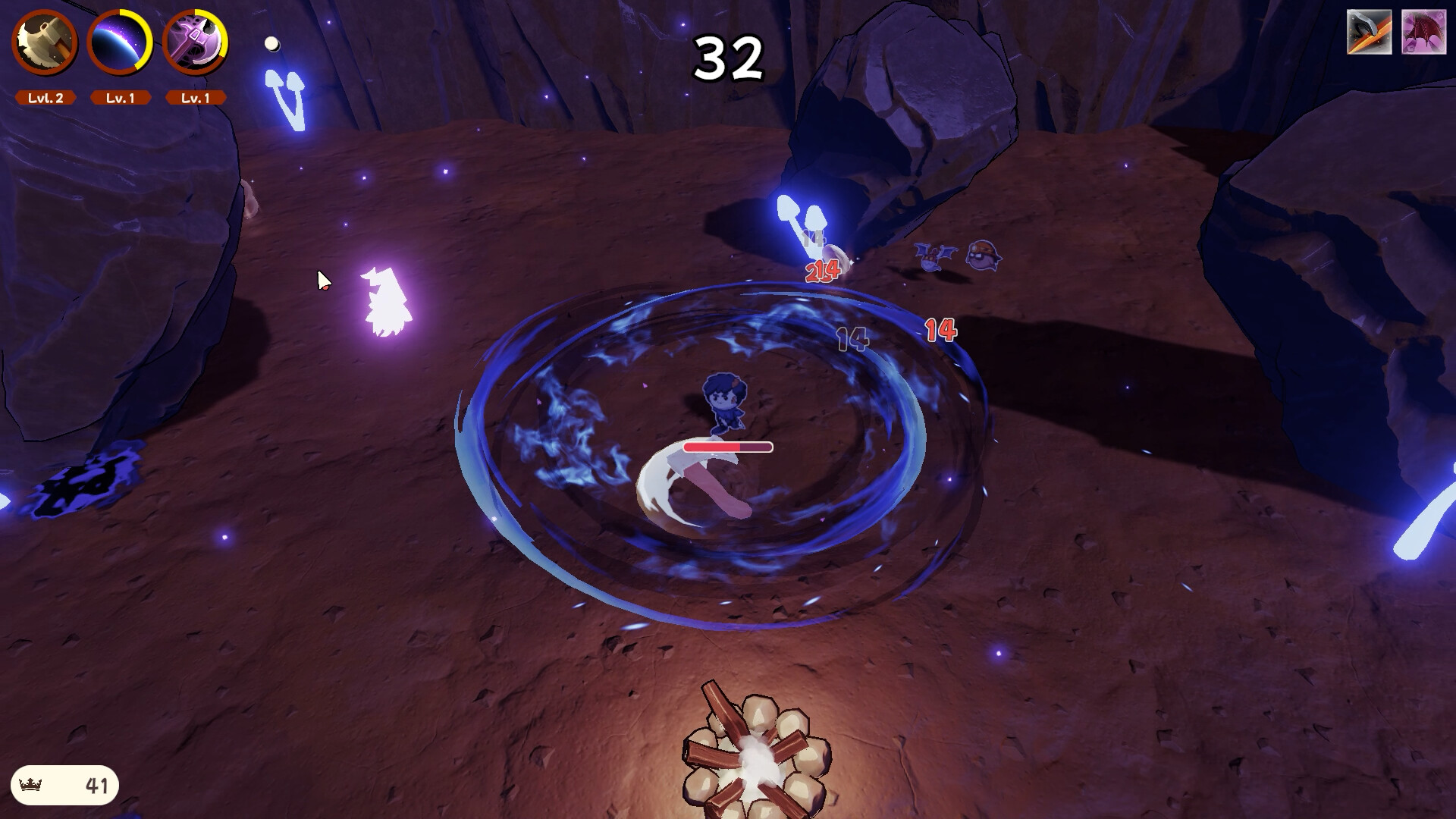Open the red dragon wing item icon
The image size is (1456, 819).
pyautogui.click(x=1425, y=30)
